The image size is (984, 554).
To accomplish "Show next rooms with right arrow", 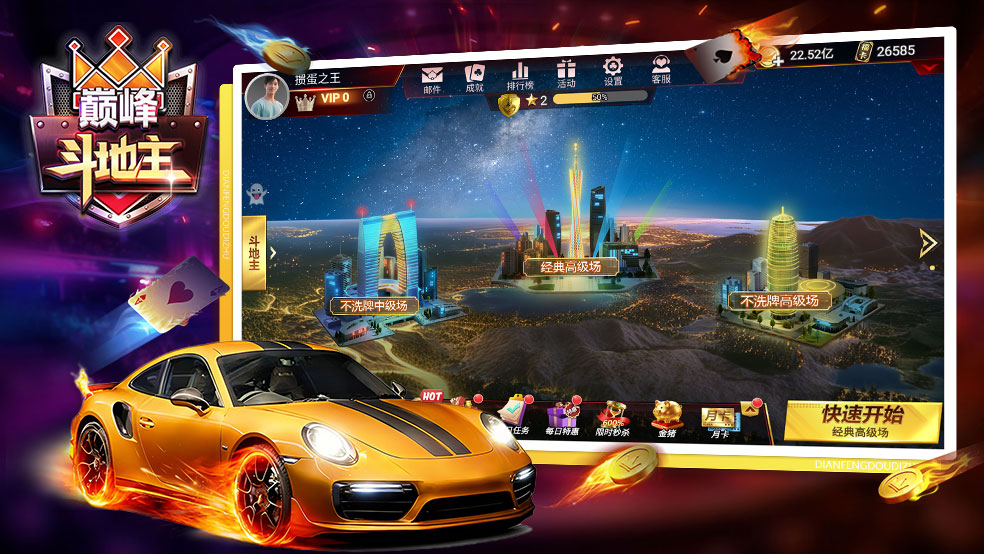I will click(927, 242).
